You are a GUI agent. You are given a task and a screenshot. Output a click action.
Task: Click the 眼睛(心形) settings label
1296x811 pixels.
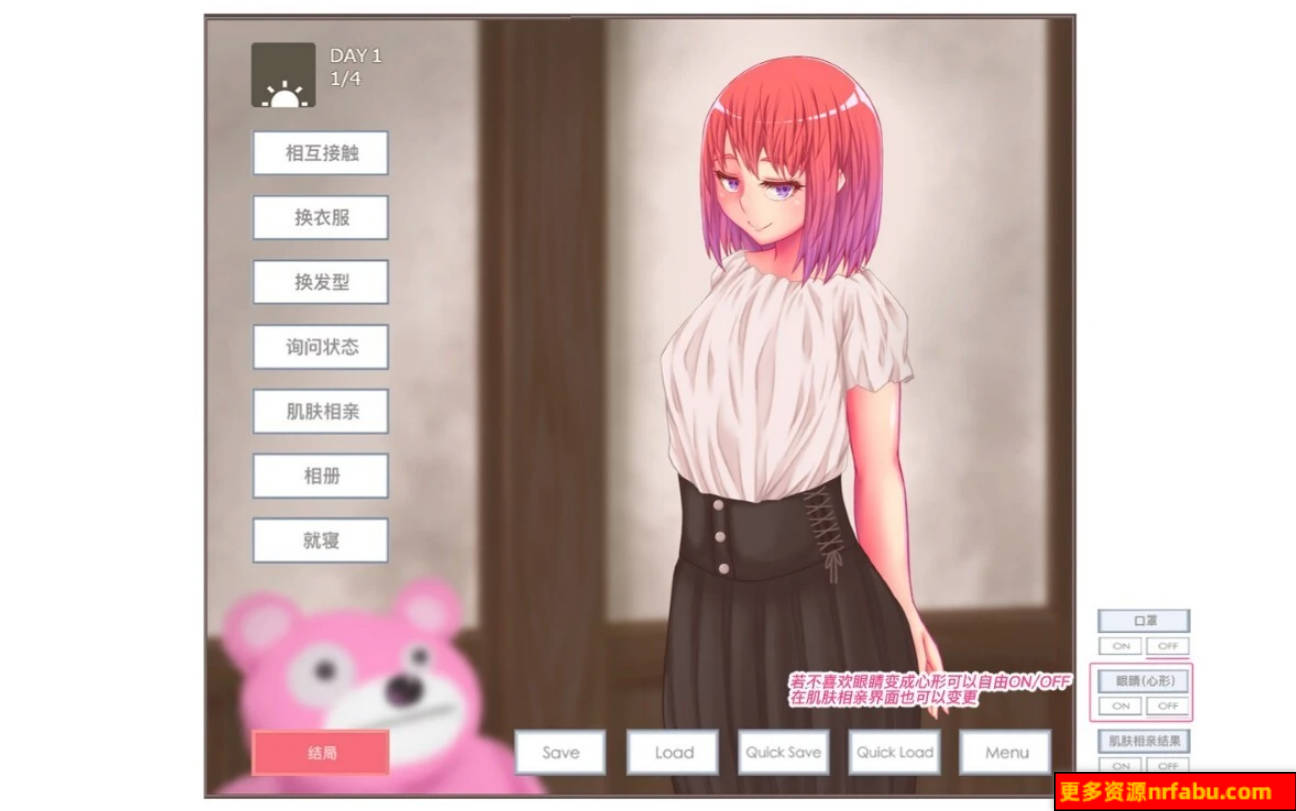1143,682
